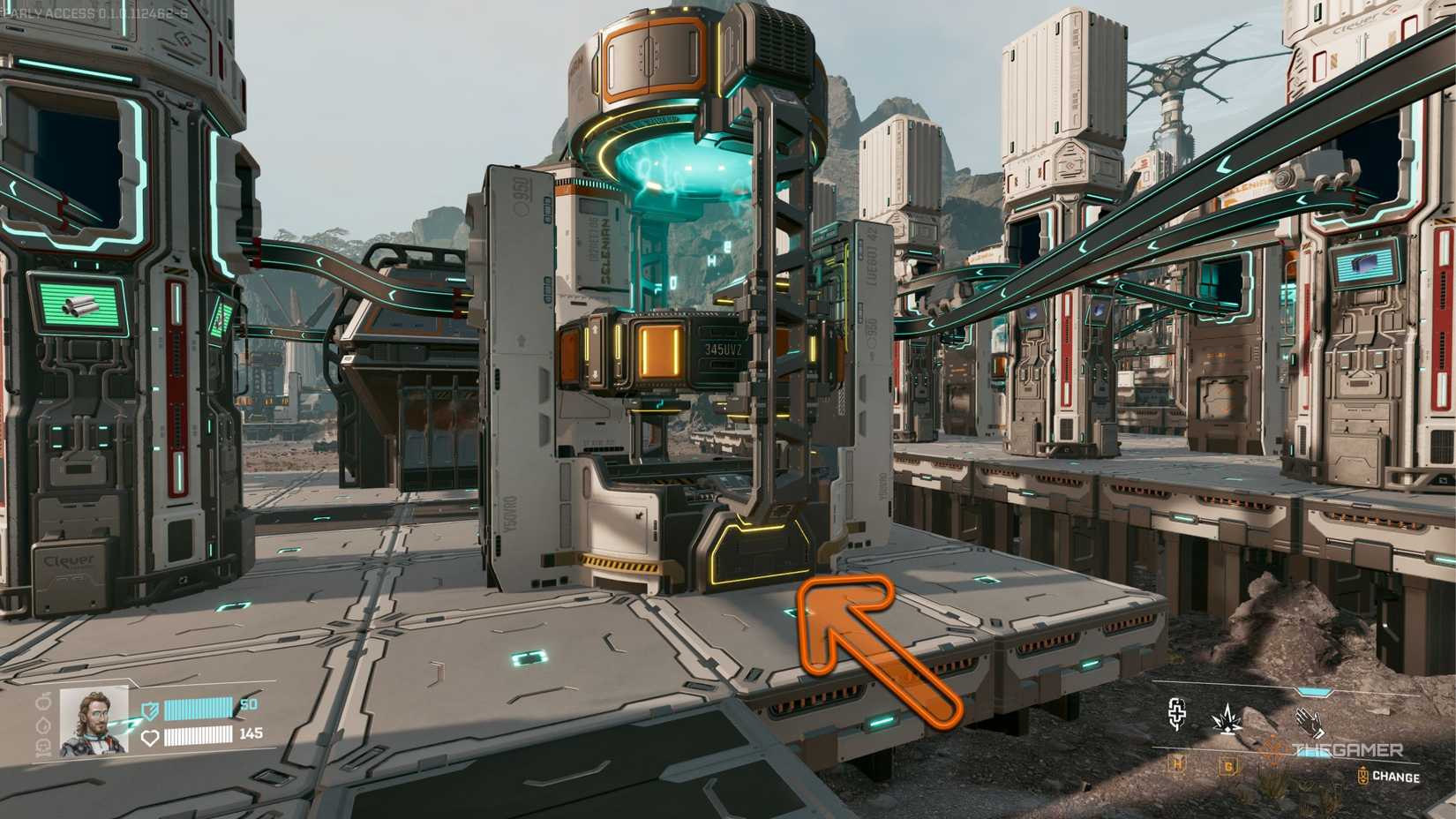The image size is (1456, 819).
Task: Select the empty hand tool icon in the hotbar
Action: 1310,722
